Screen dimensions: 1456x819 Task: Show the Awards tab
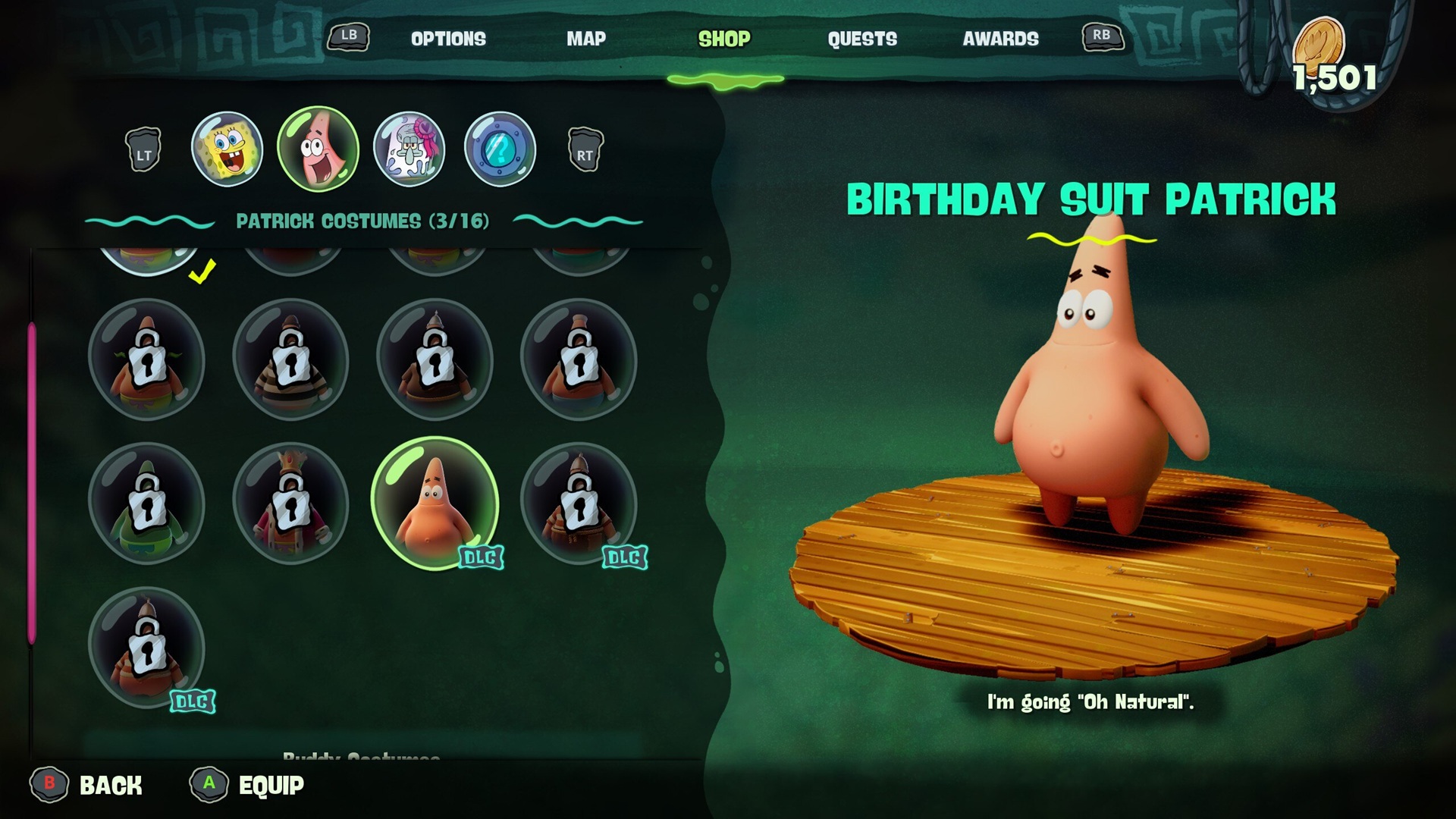click(1000, 39)
